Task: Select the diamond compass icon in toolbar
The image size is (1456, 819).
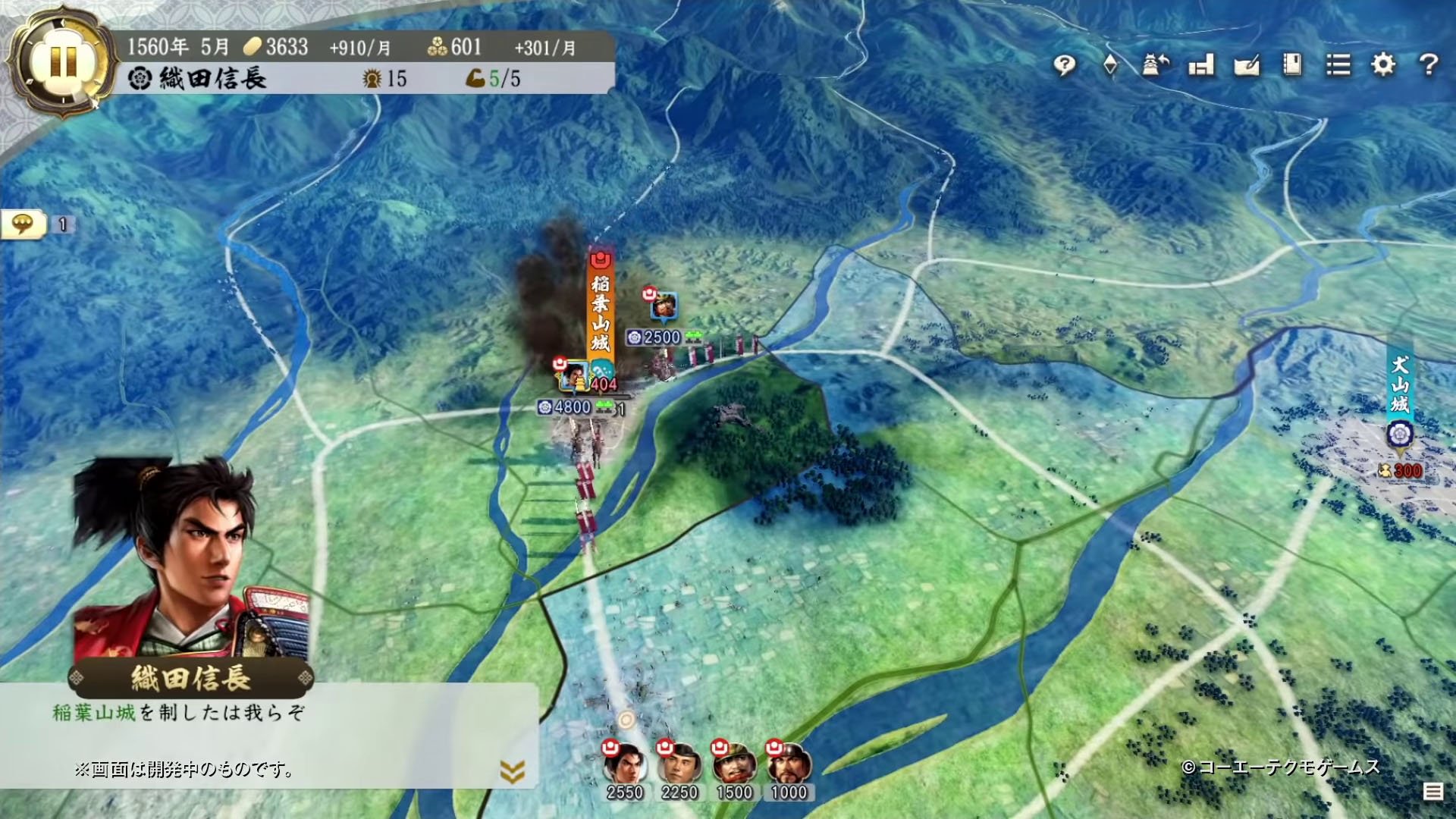Action: pos(1109,66)
